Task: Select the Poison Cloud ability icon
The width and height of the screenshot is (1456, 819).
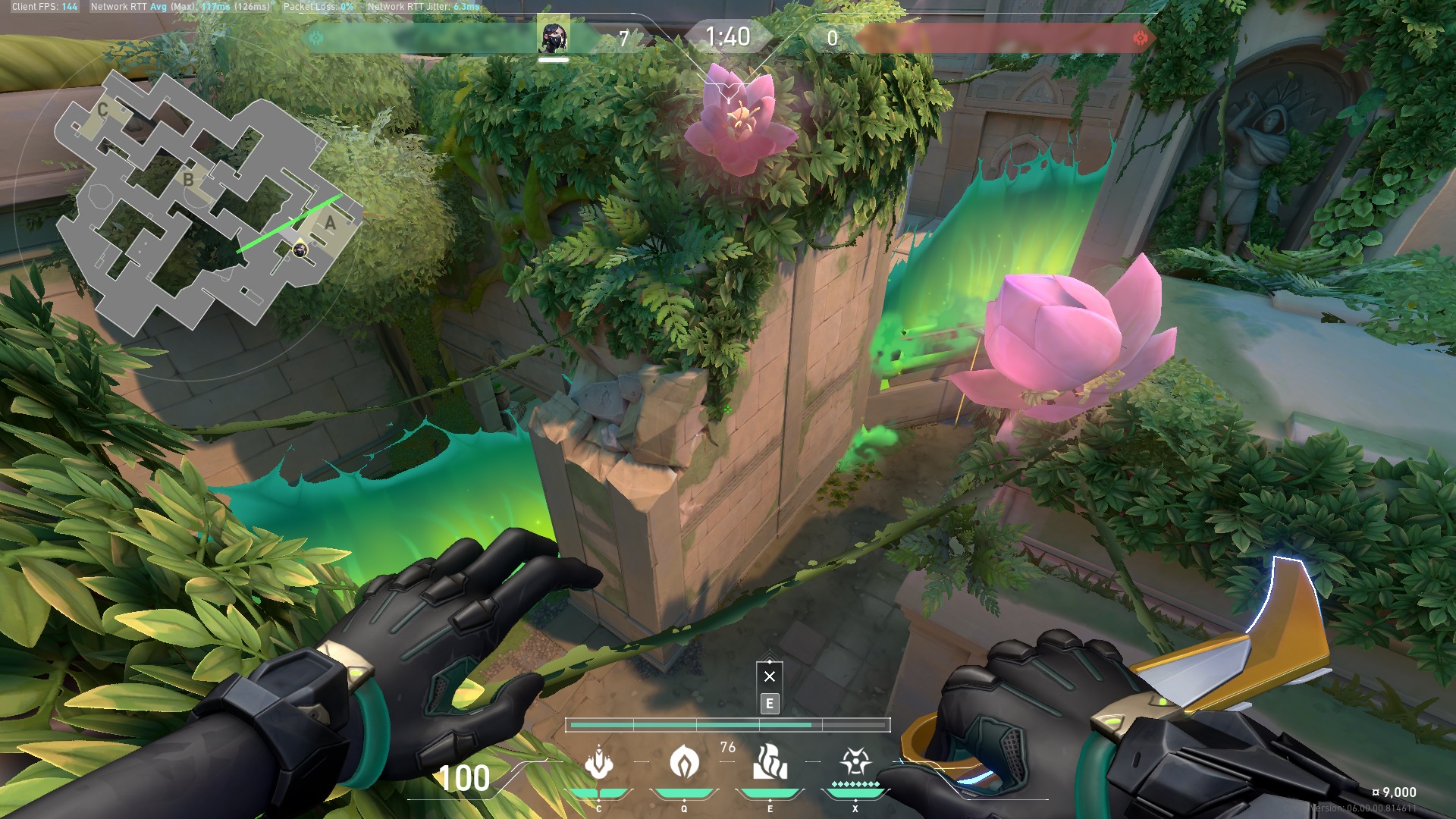Action: pyautogui.click(x=685, y=759)
